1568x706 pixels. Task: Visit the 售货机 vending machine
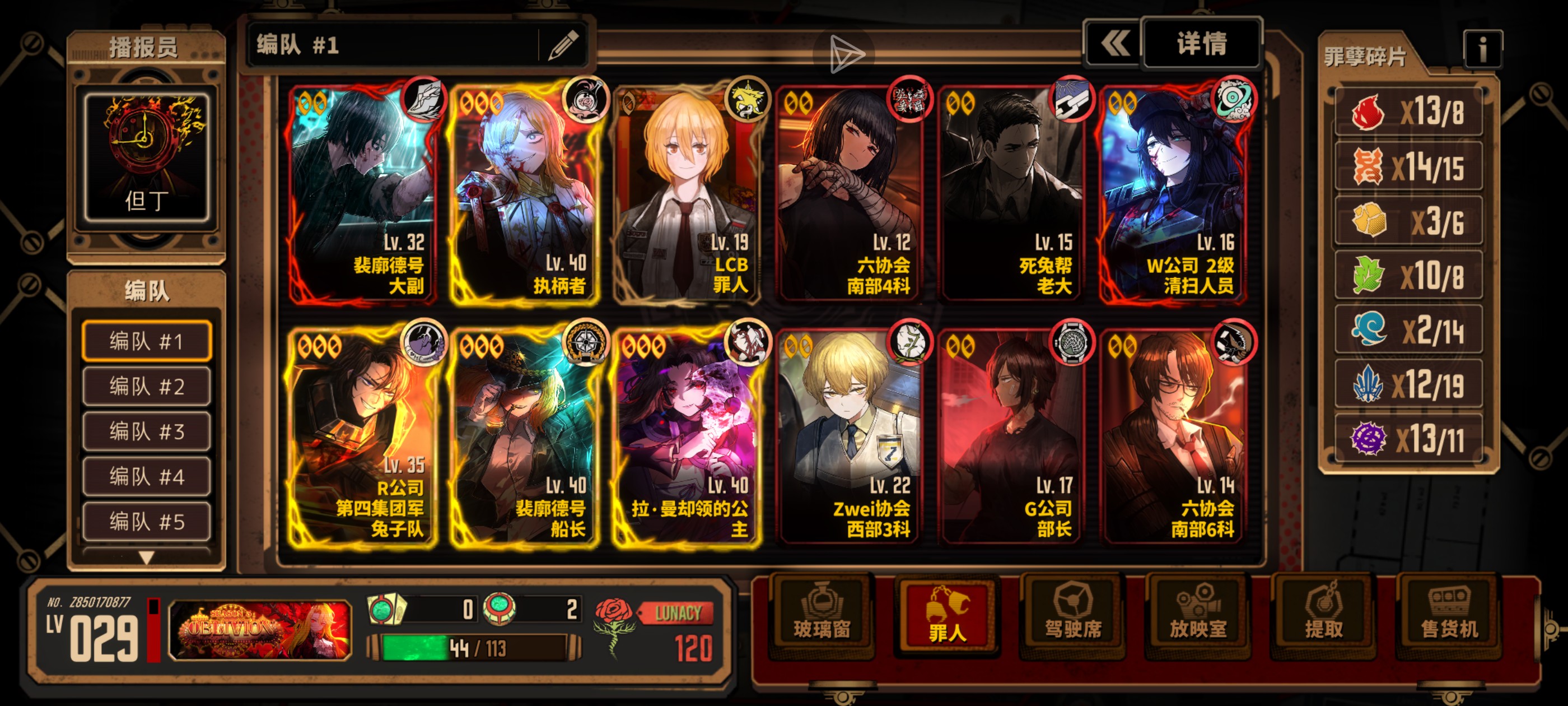1449,616
